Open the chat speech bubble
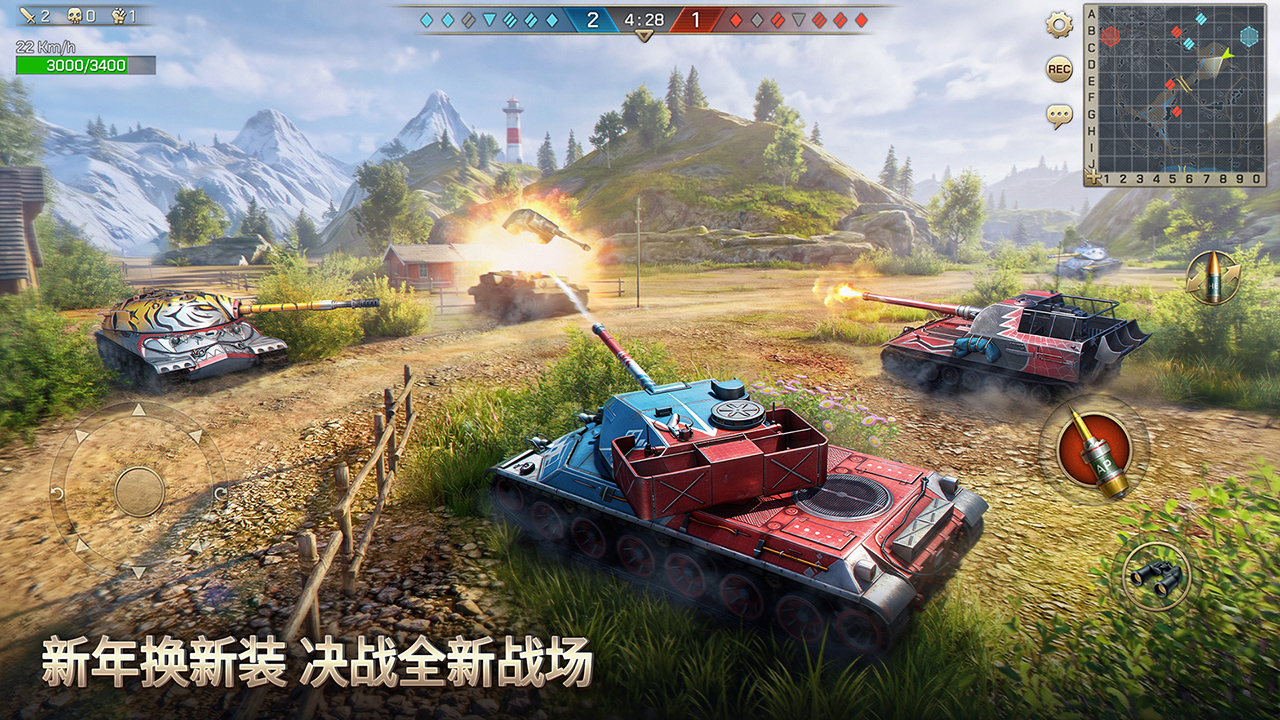Viewport: 1280px width, 720px height. 1059,116
